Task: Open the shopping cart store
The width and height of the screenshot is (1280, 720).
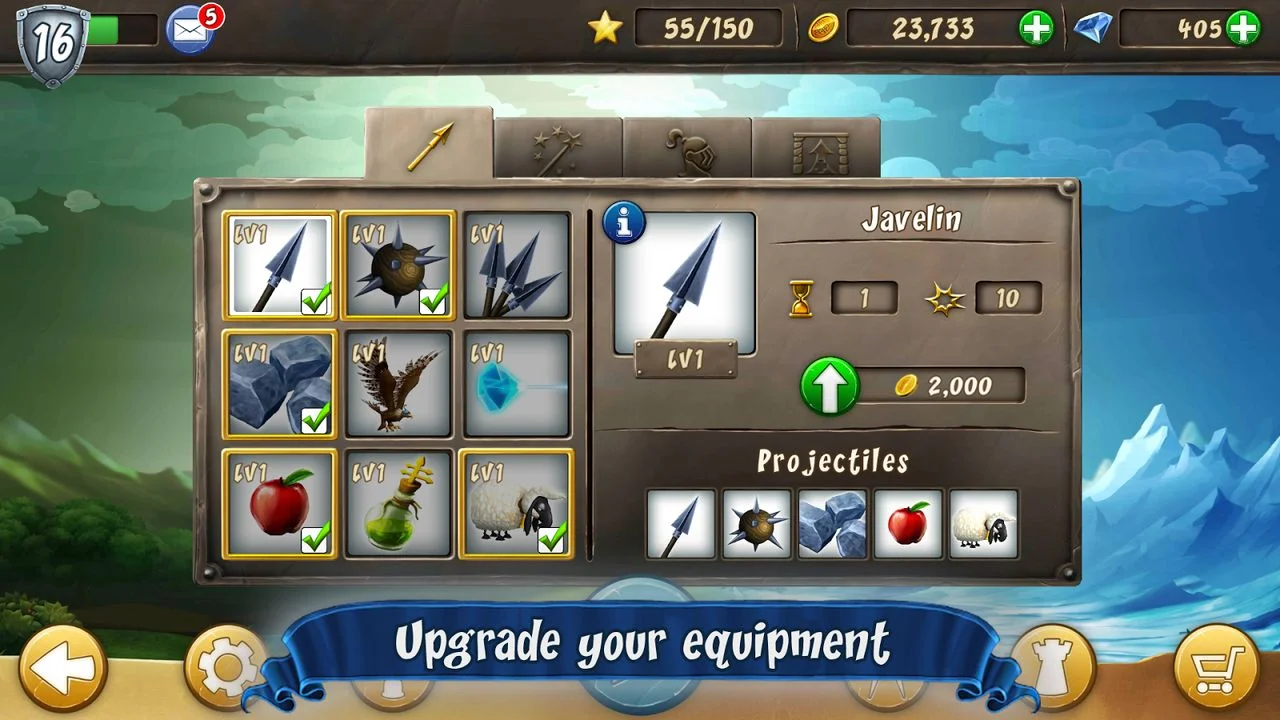Action: 1215,668
